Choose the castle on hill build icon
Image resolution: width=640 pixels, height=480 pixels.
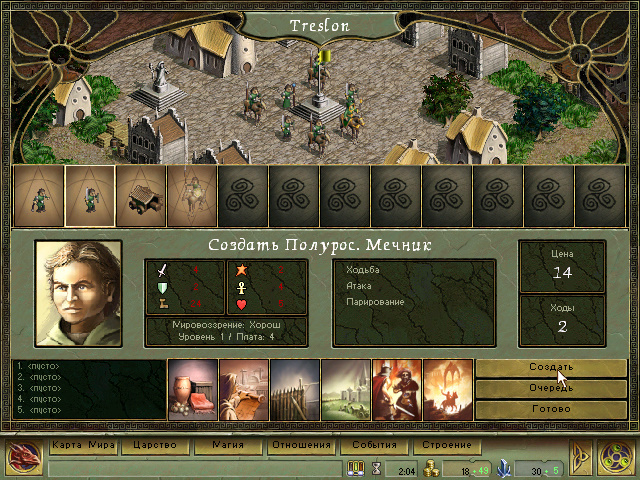coord(345,387)
